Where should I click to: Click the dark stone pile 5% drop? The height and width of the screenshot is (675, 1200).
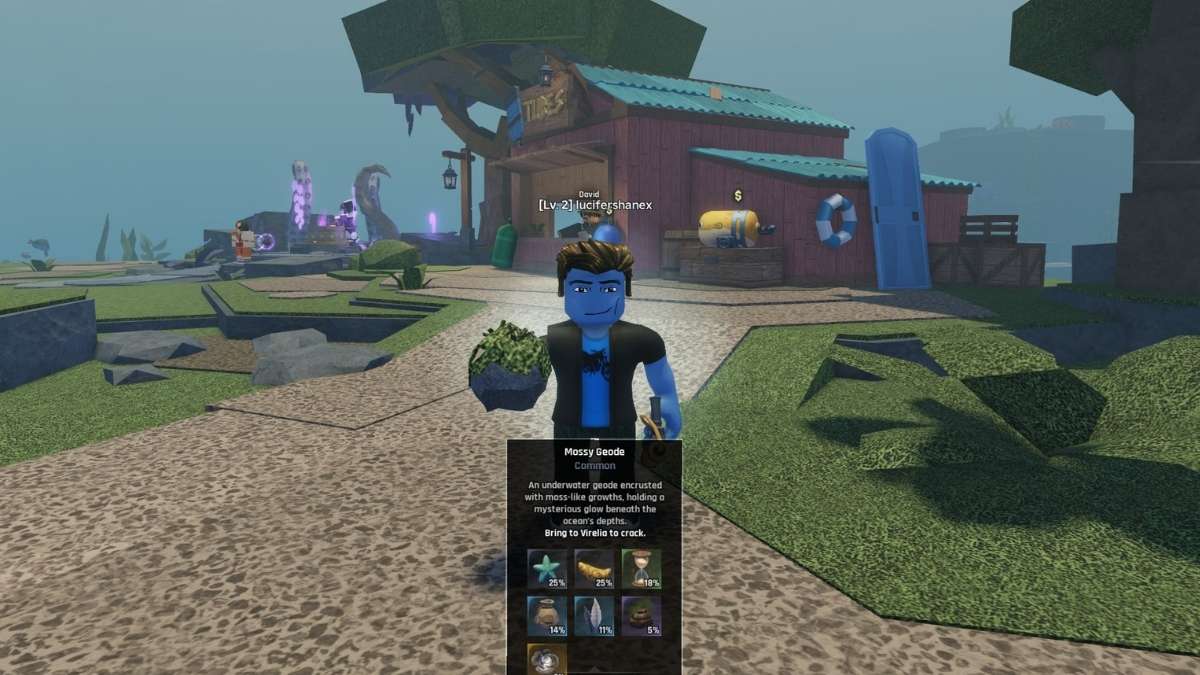tap(641, 615)
